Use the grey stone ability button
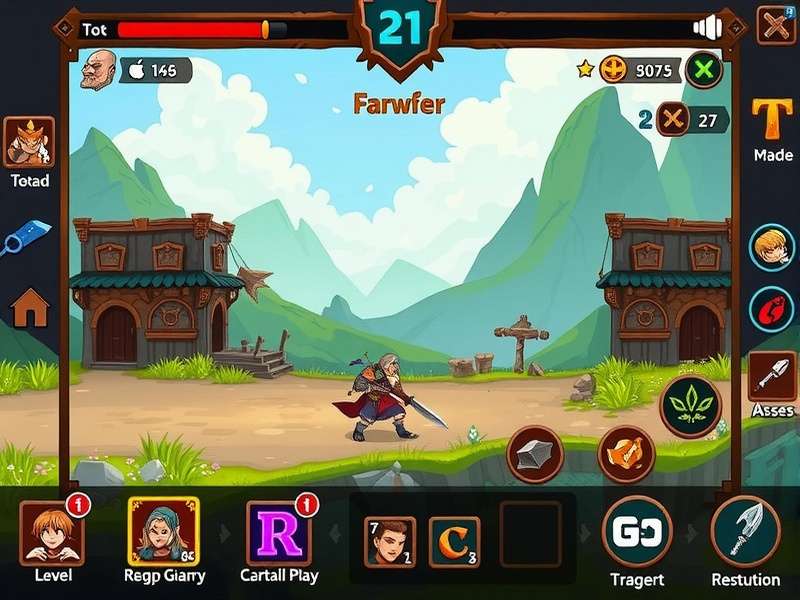This screenshot has height=600, width=800. [535, 455]
